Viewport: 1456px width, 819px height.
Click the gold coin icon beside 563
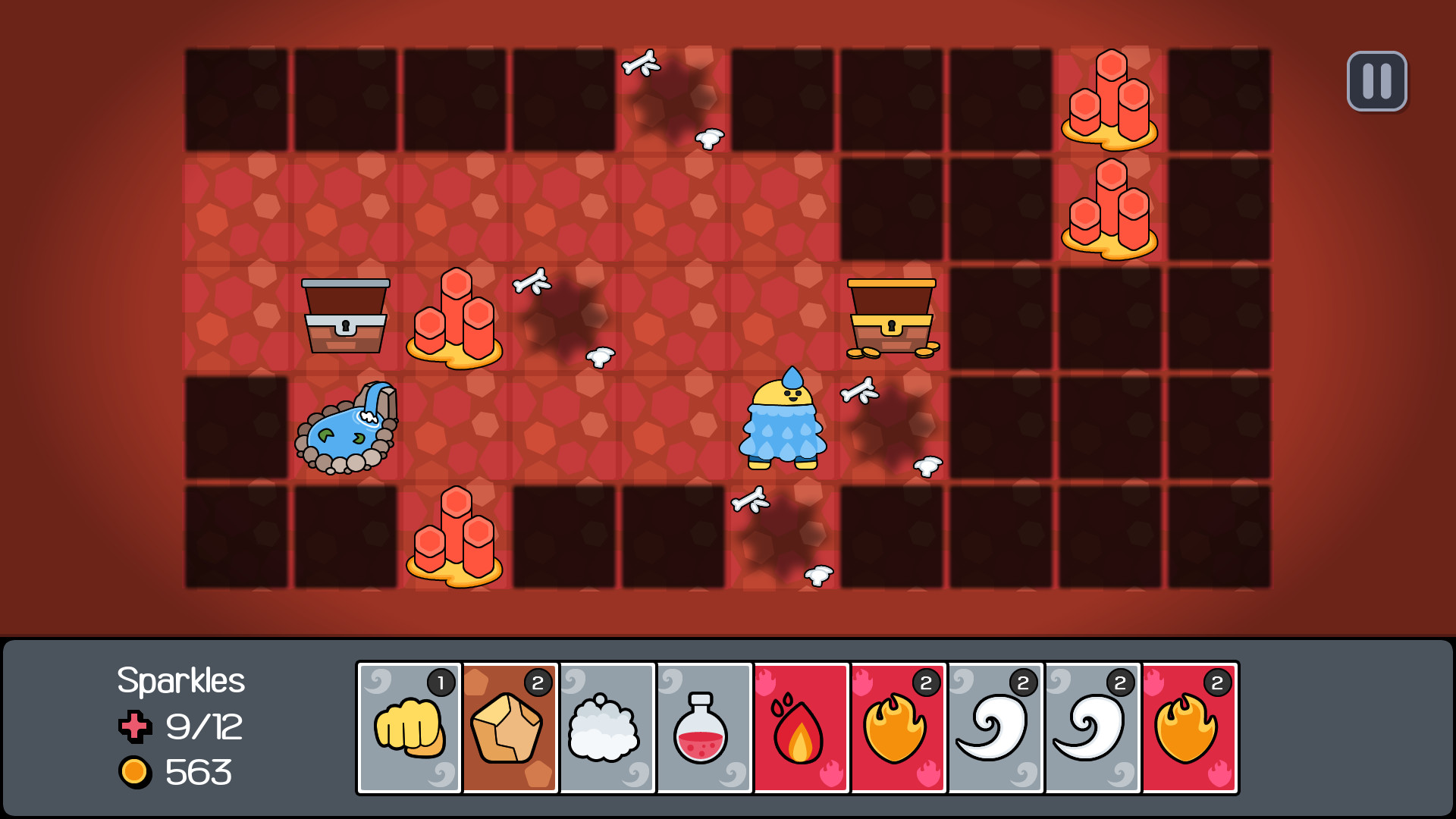point(135,773)
